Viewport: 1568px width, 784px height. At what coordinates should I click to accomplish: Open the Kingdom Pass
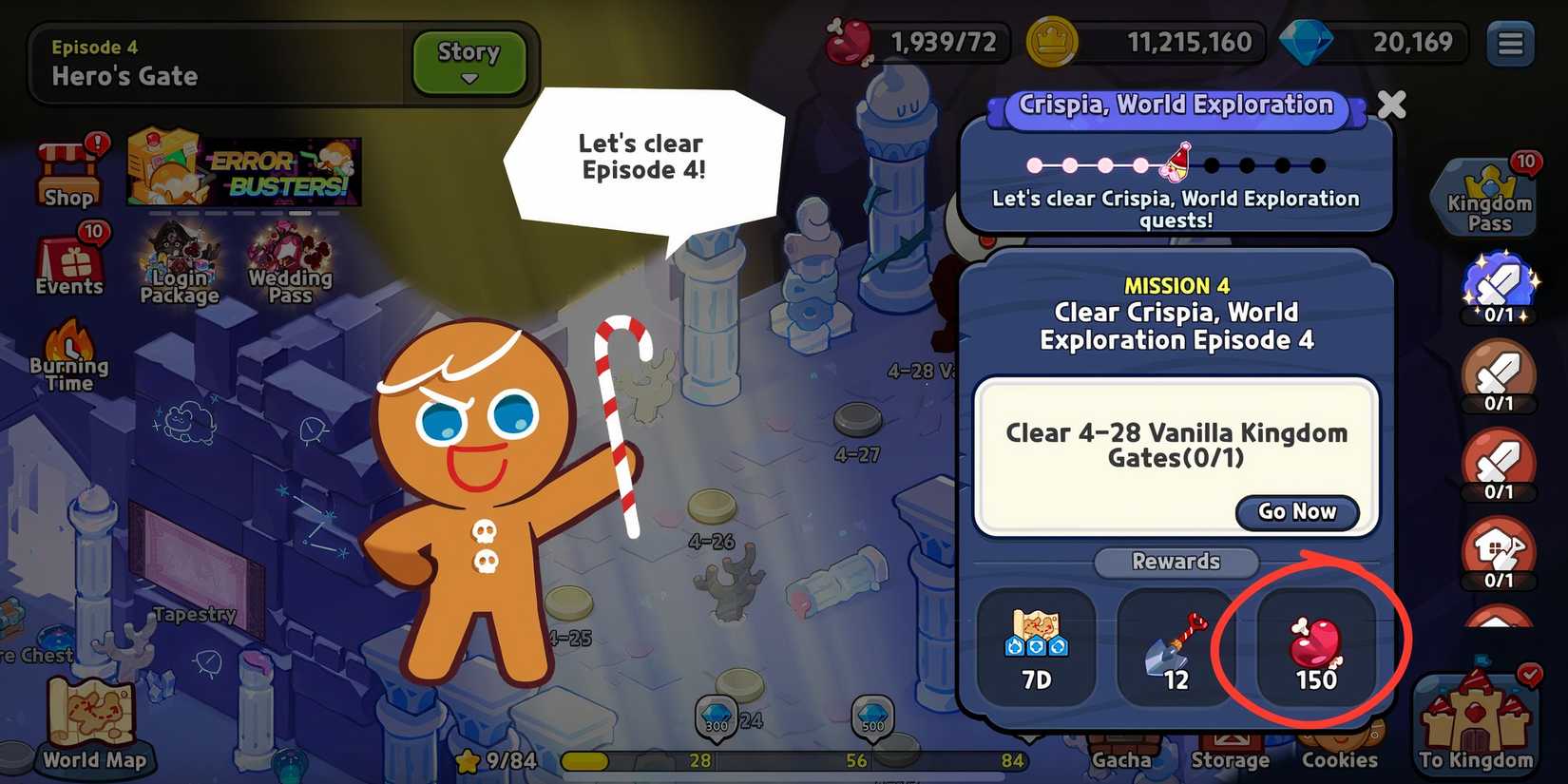(x=1487, y=195)
